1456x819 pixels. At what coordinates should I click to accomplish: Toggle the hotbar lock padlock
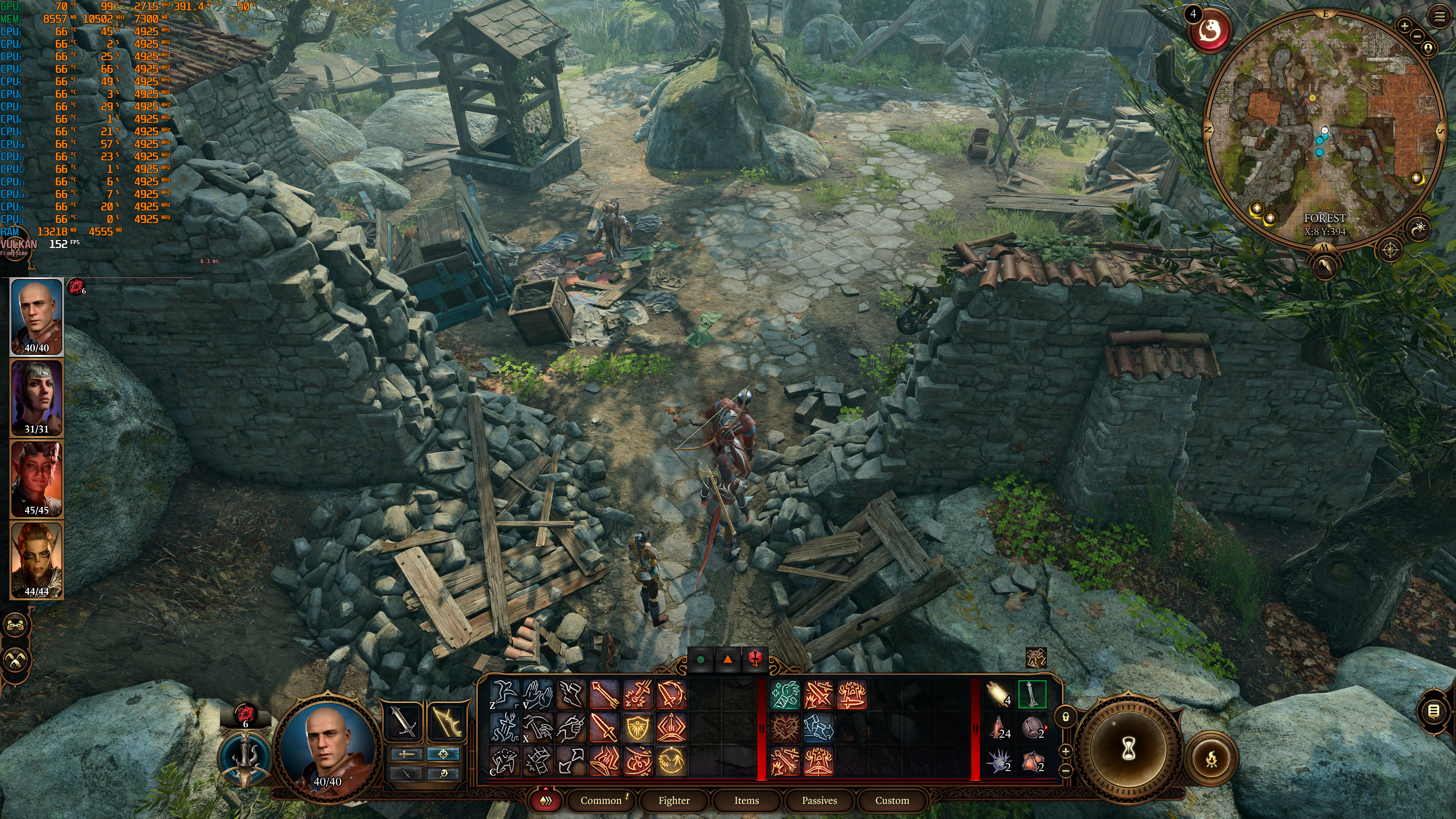[x=1065, y=717]
